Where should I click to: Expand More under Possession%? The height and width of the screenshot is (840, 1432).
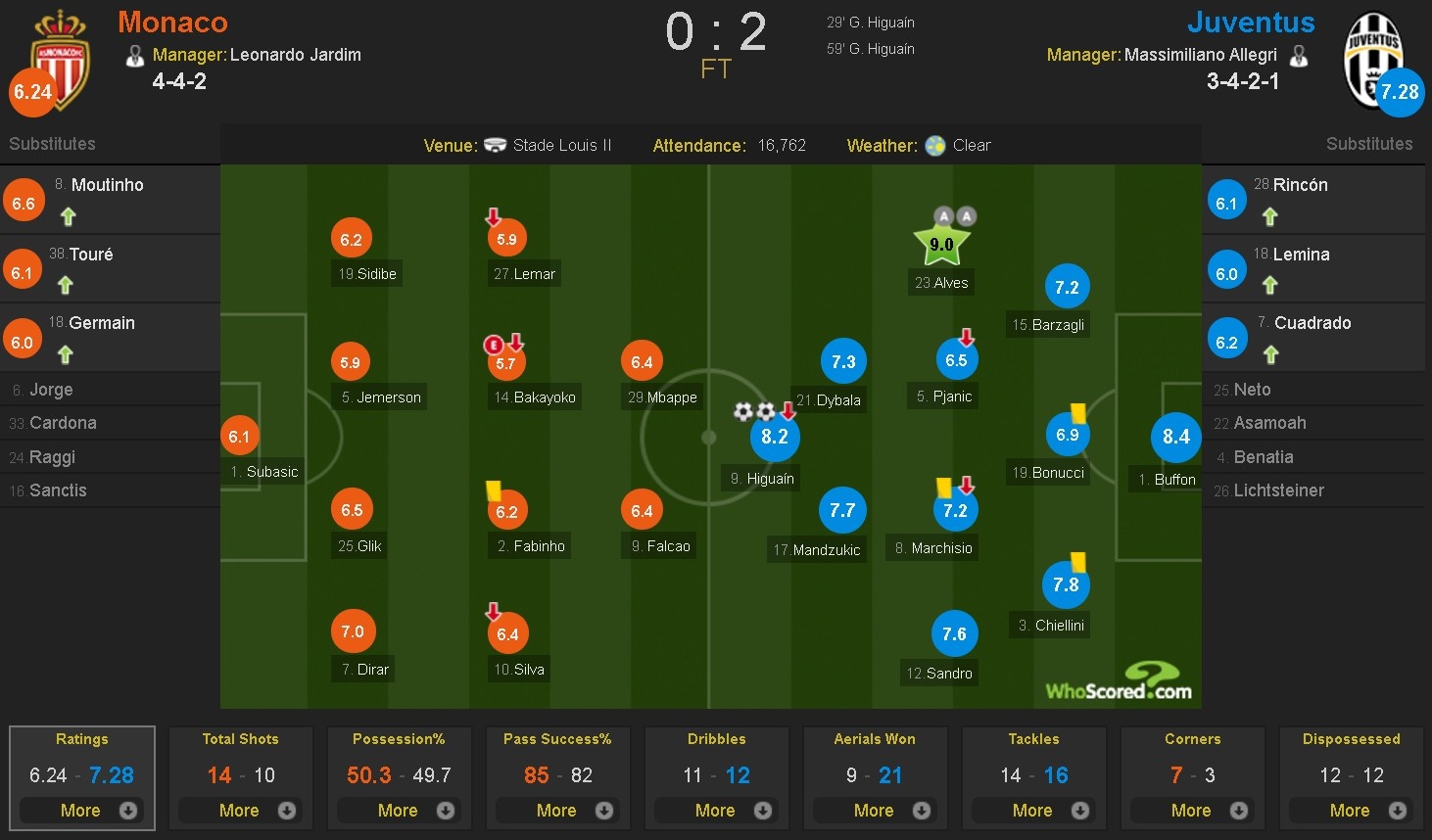400,811
